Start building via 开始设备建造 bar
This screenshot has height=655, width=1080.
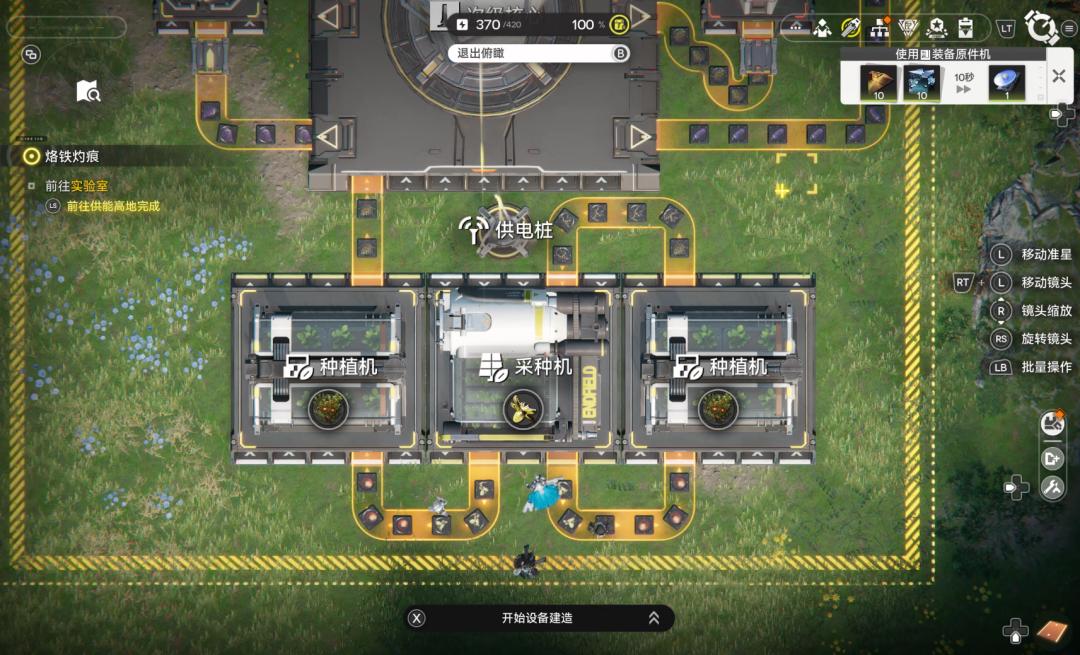click(x=538, y=618)
